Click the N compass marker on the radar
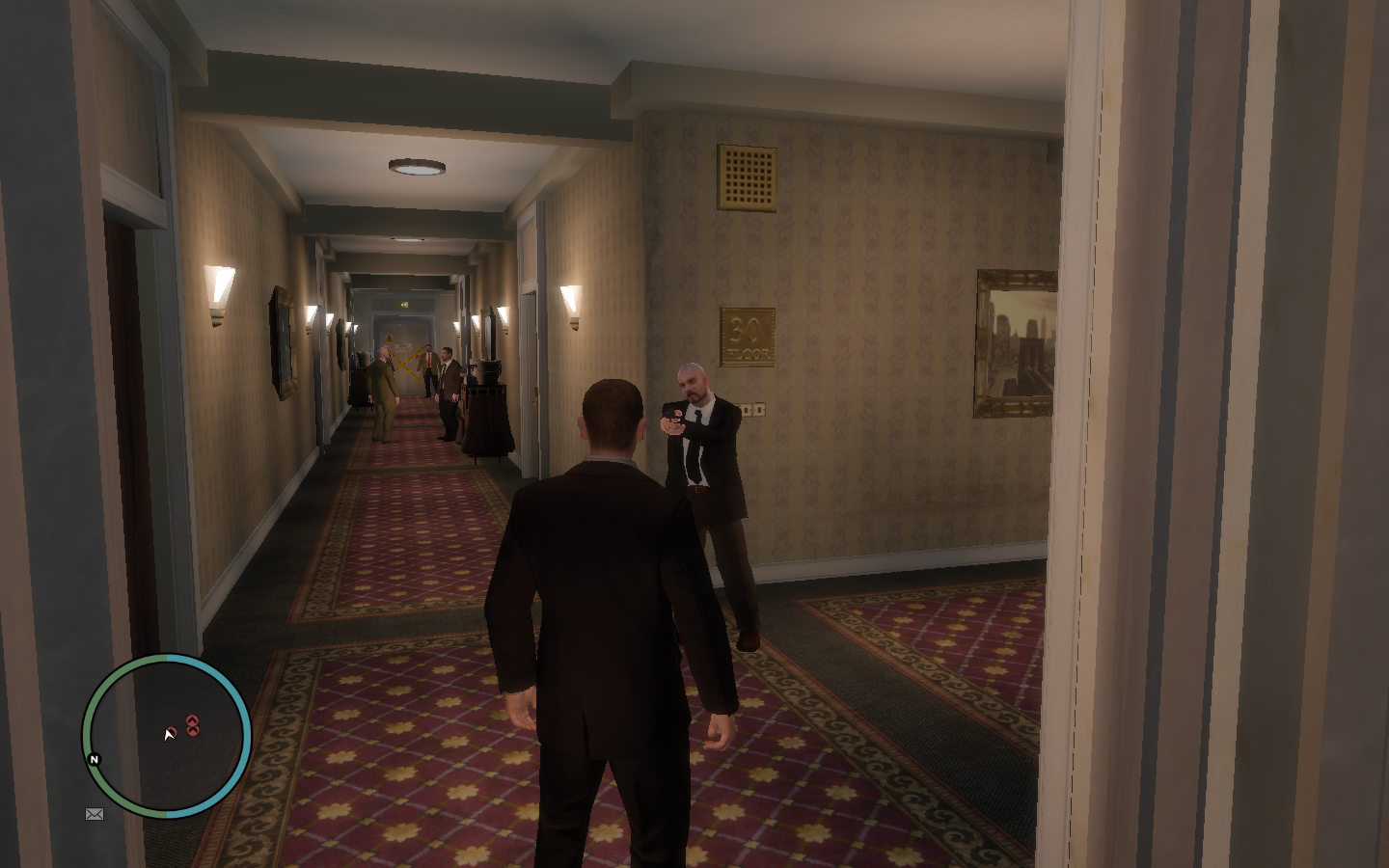 [94, 759]
